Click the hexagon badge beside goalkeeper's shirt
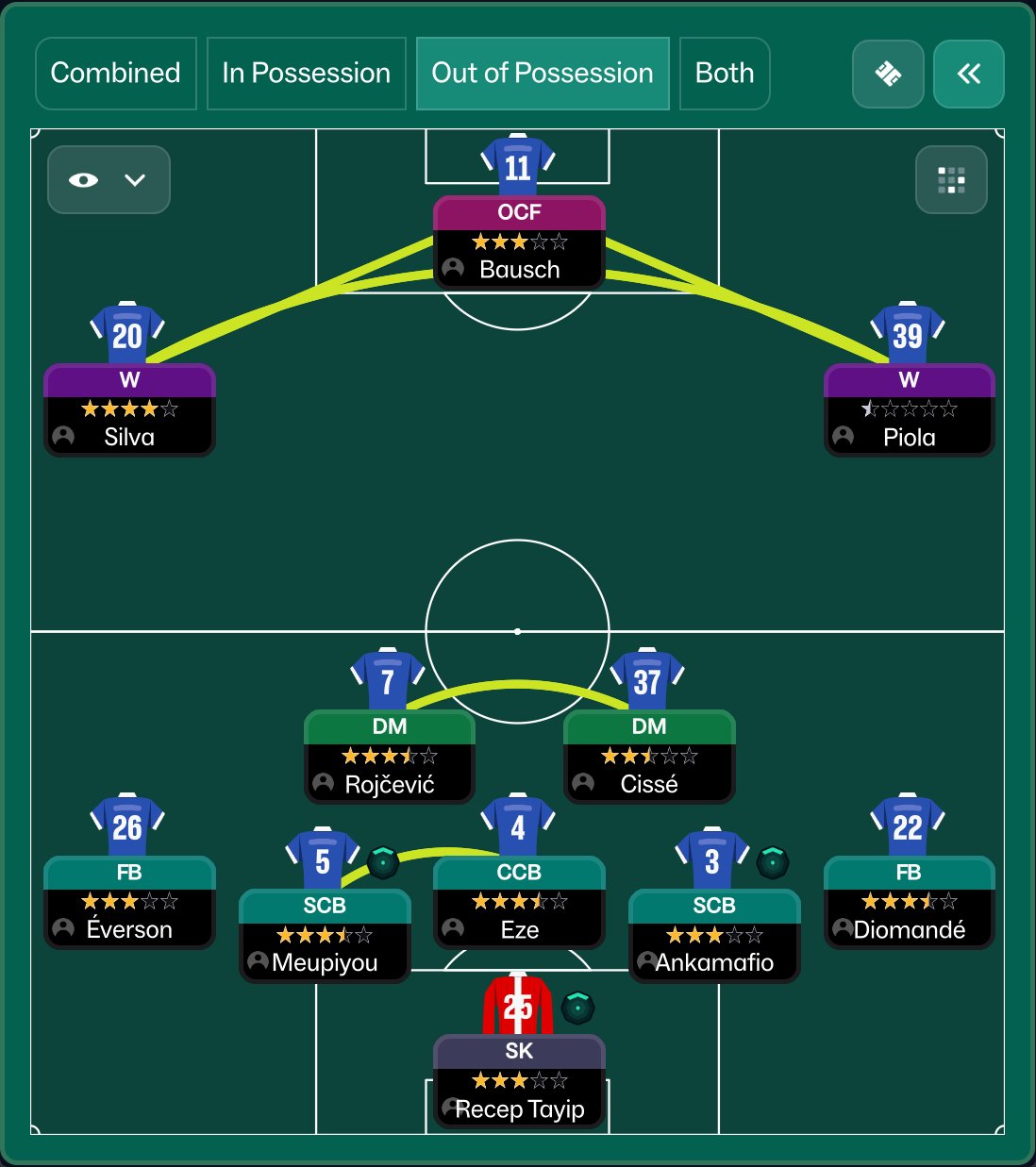 point(577,1008)
